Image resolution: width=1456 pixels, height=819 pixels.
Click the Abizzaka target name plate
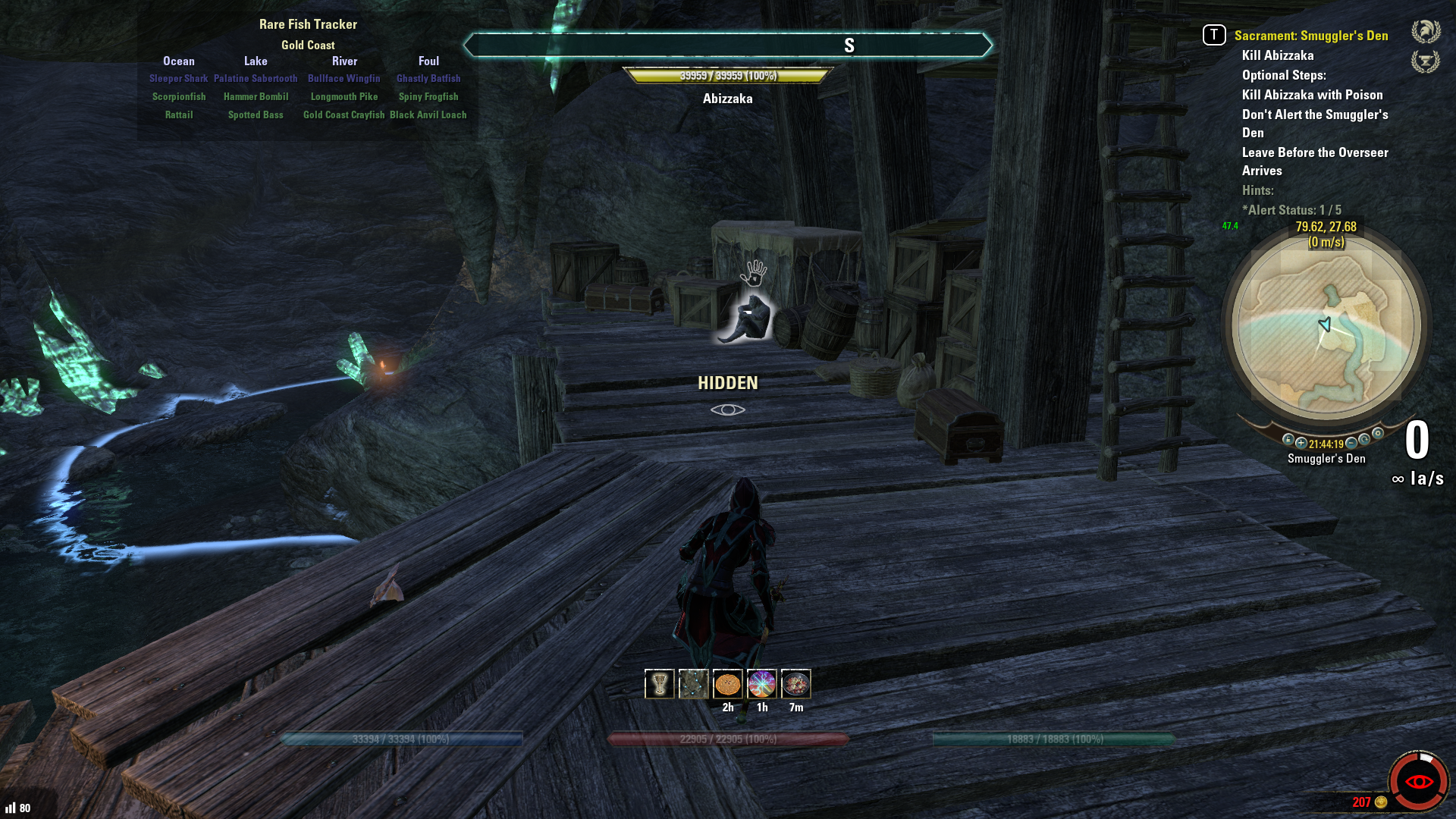727,99
